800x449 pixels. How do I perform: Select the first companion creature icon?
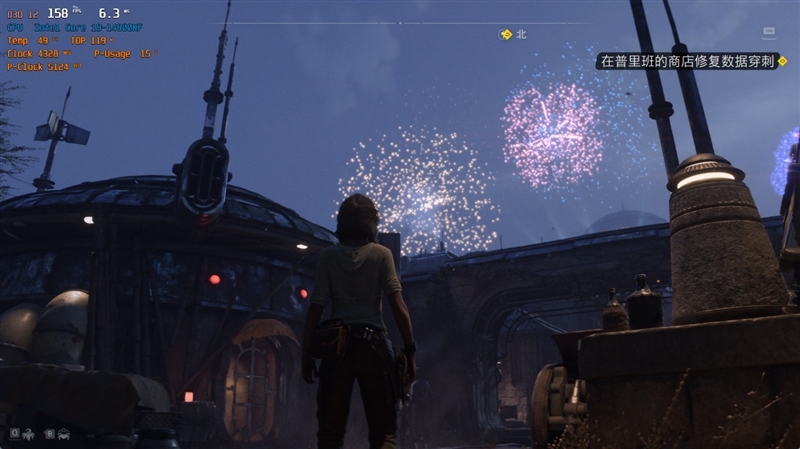pyautogui.click(x=27, y=433)
